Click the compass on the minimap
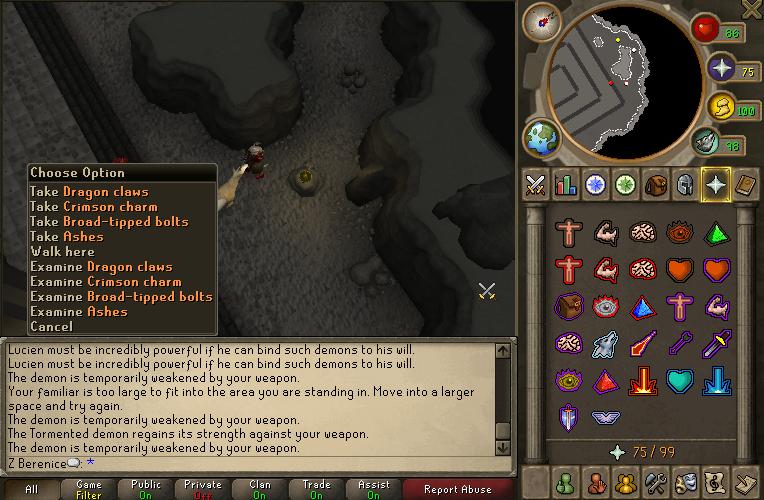The width and height of the screenshot is (764, 500). point(542,21)
